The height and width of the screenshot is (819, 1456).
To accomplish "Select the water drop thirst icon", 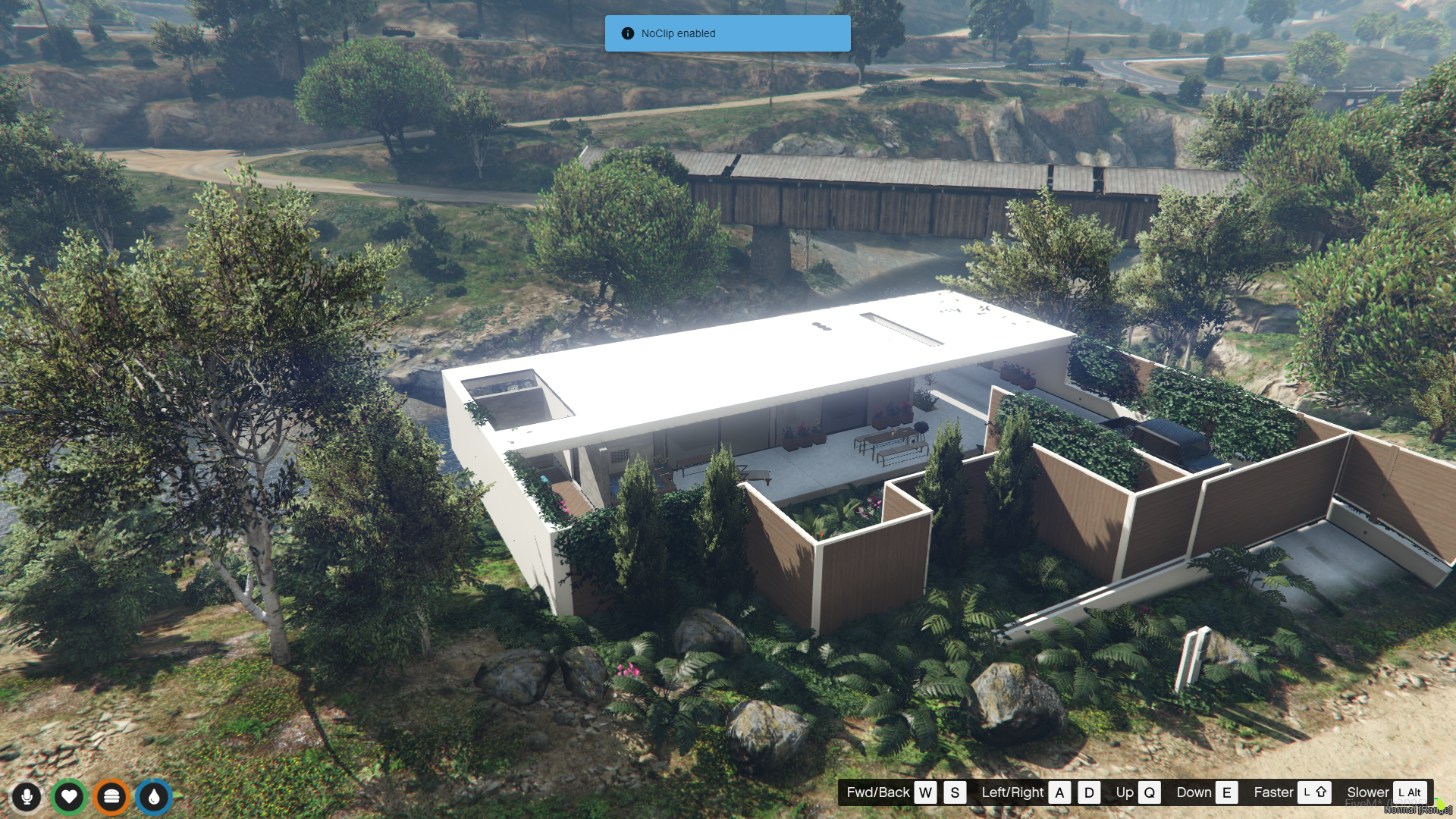I will pos(154,796).
